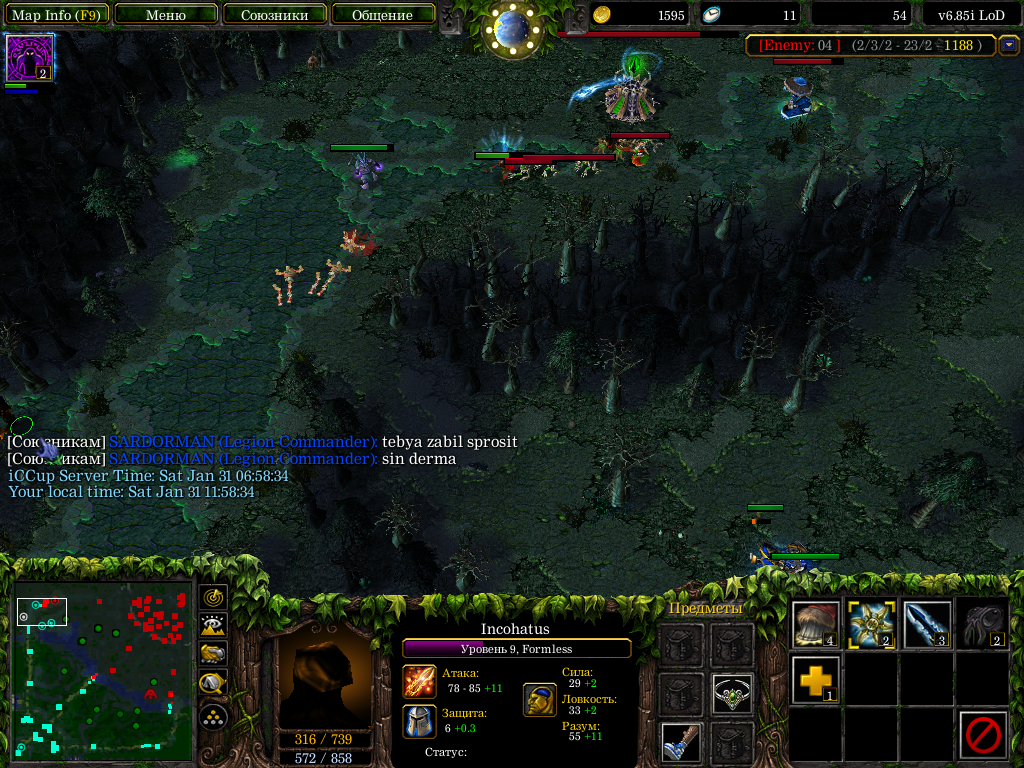Image resolution: width=1024 pixels, height=768 pixels.
Task: Toggle minimap terrain display (eye icon)
Action: click(x=213, y=626)
